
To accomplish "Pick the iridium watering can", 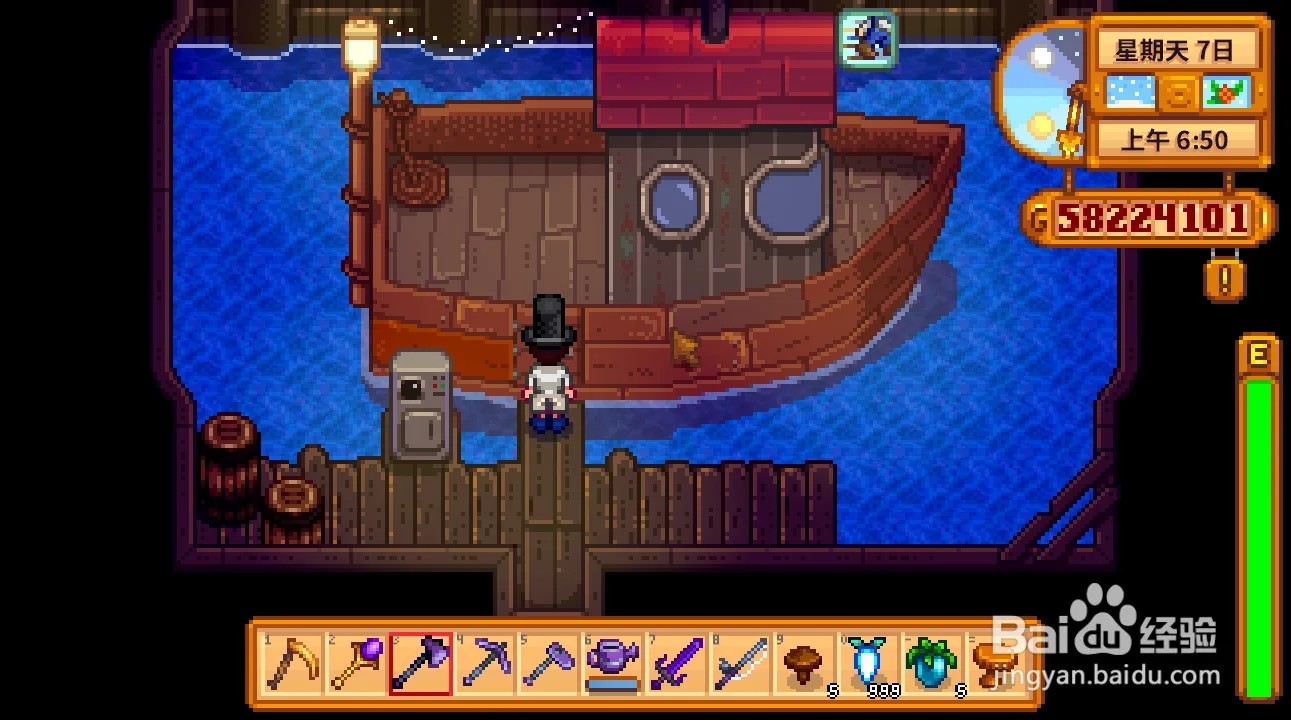I will click(x=614, y=663).
